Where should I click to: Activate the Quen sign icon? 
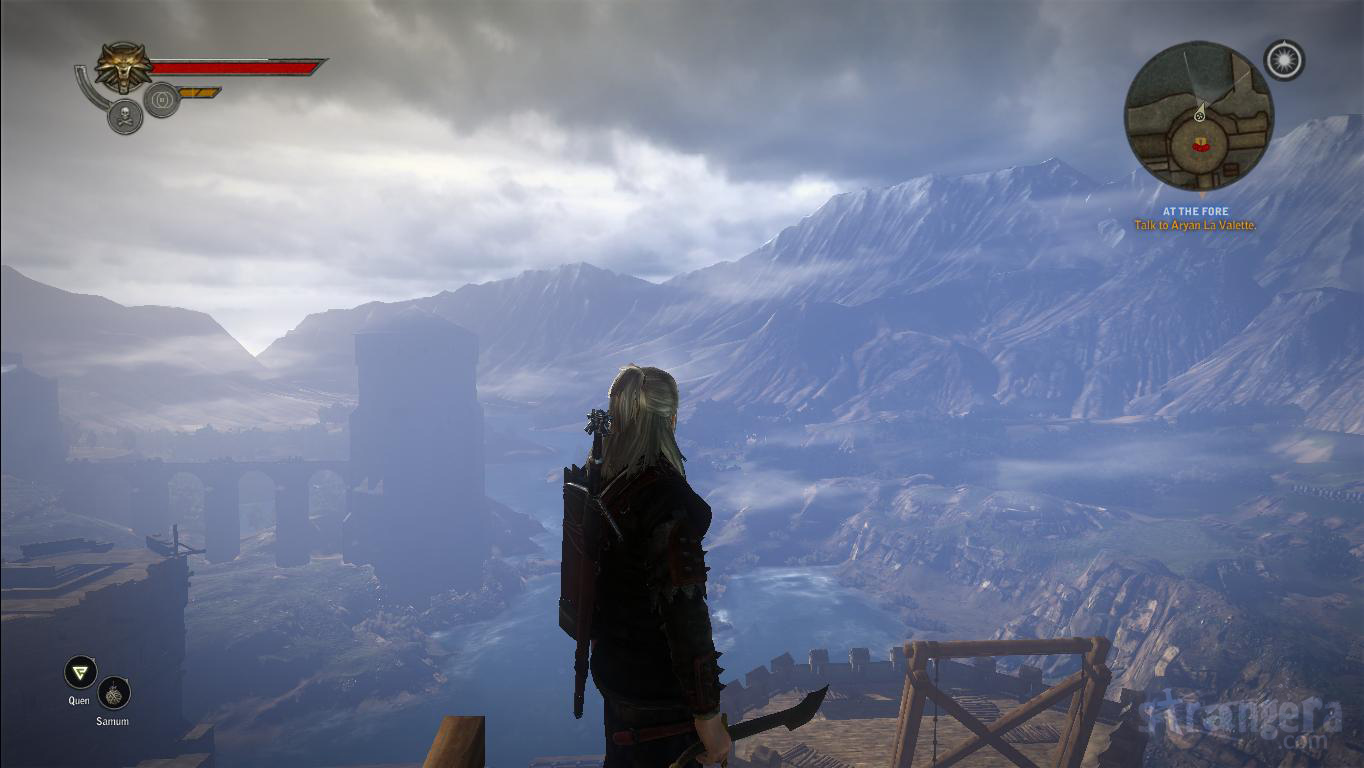point(80,673)
